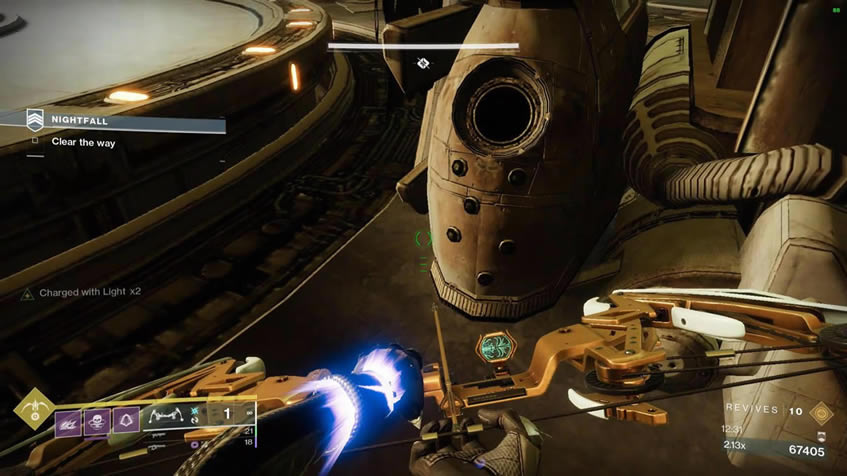Click the Charged with Light buff icon
The height and width of the screenshot is (476, 847).
(x=30, y=294)
